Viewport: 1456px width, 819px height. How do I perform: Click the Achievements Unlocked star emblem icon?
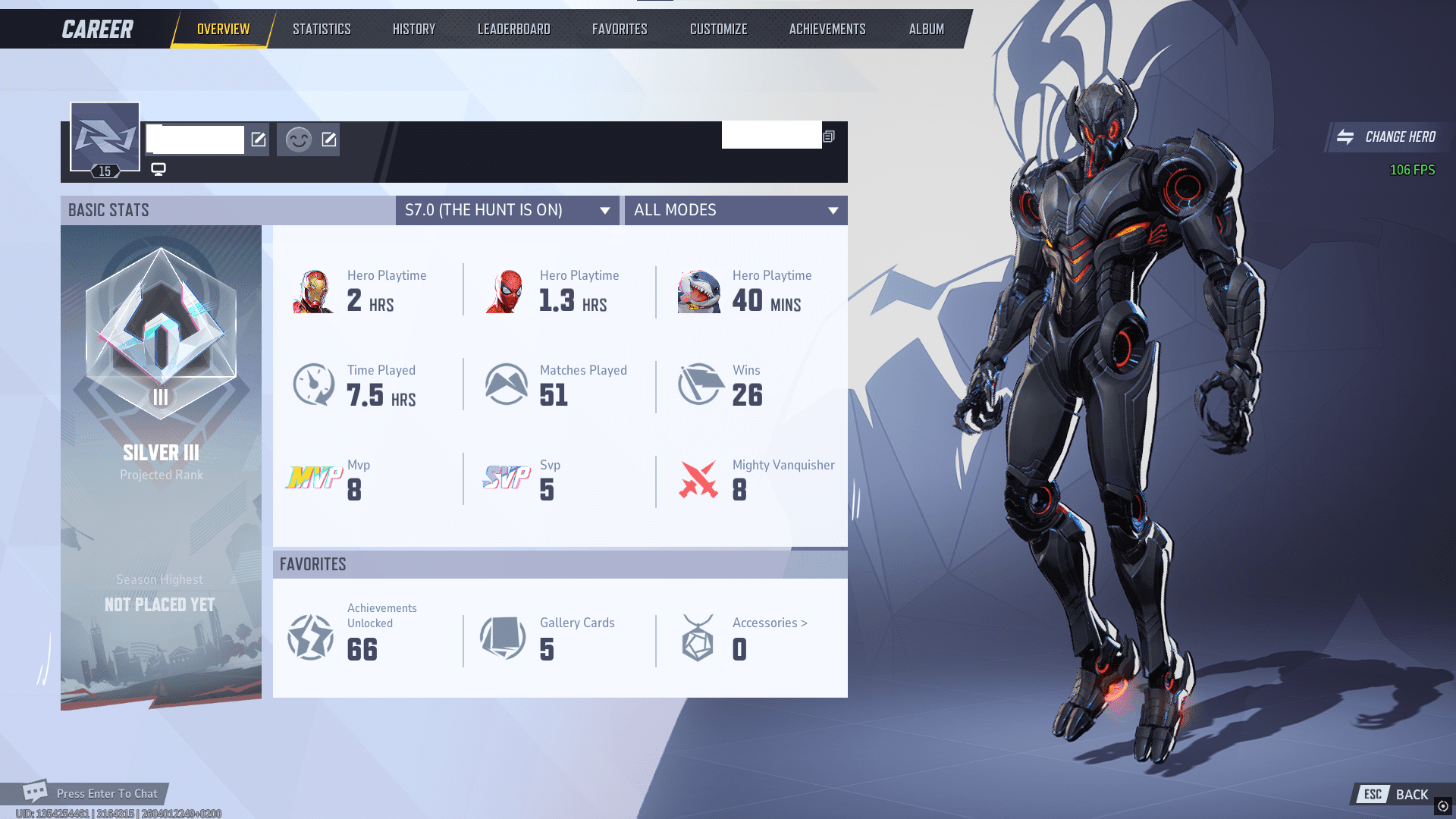pyautogui.click(x=309, y=637)
